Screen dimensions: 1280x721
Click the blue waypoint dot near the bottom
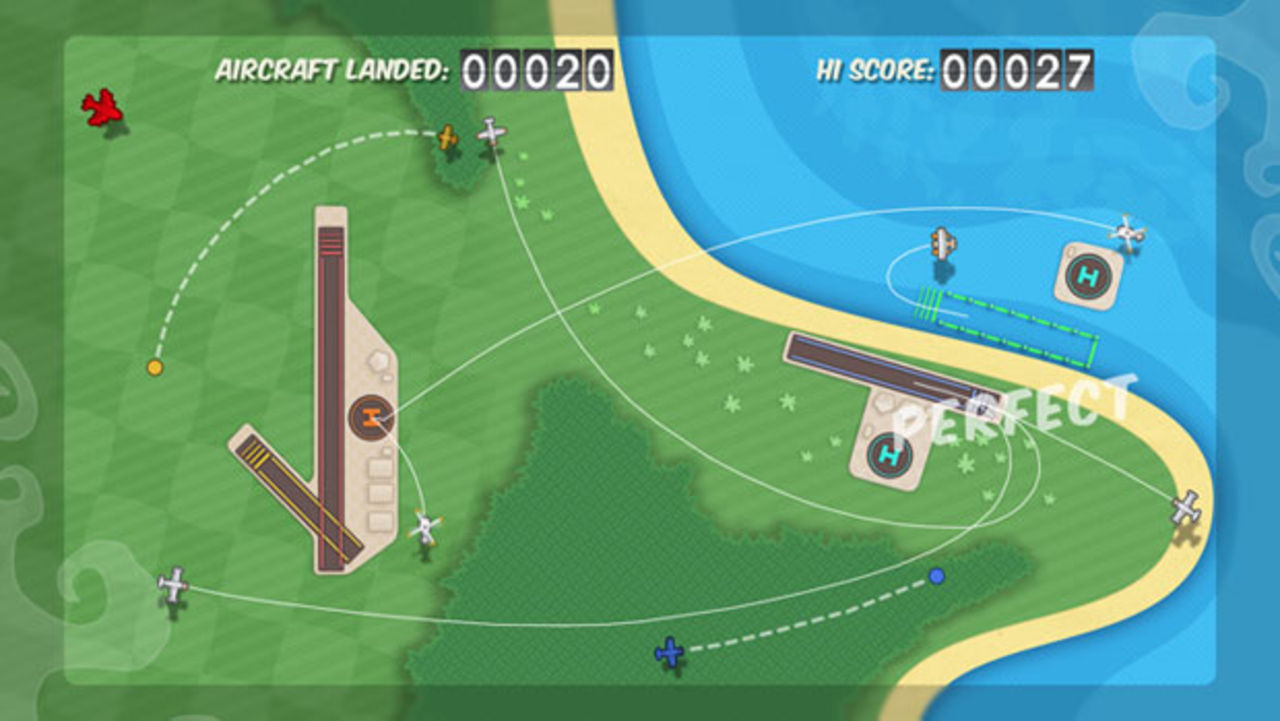tap(936, 577)
